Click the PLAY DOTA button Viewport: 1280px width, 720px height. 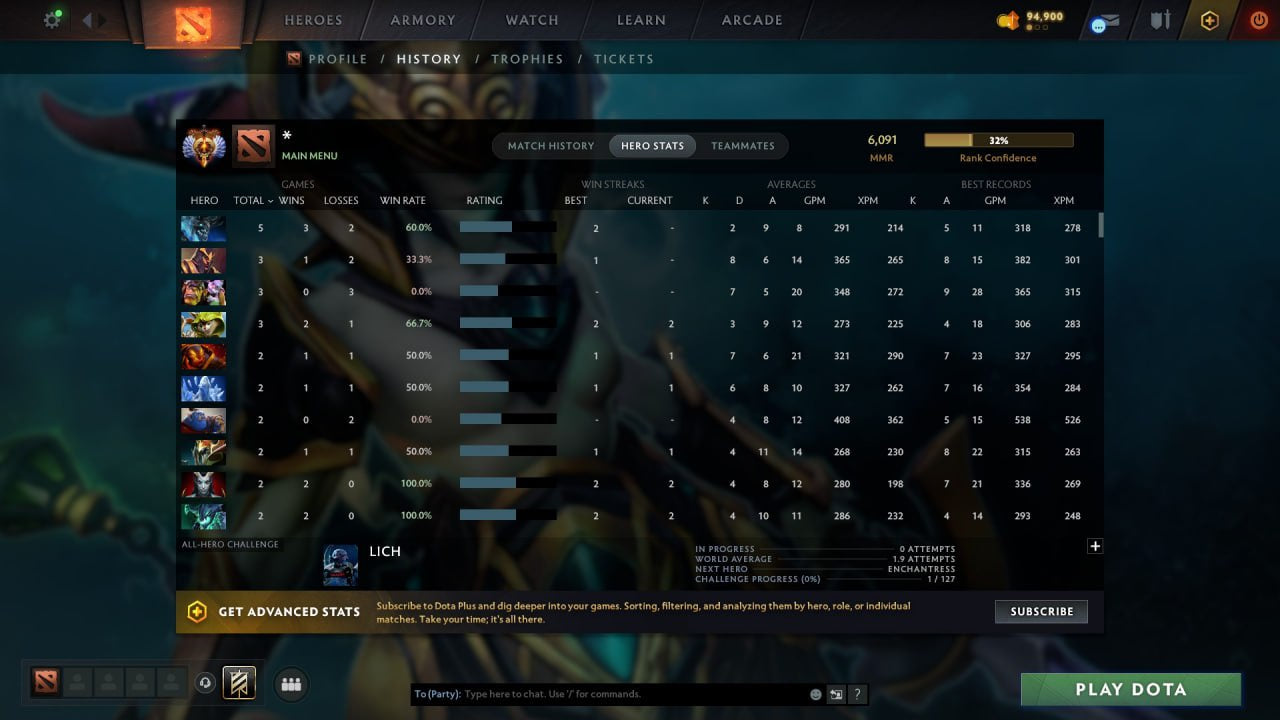pyautogui.click(x=1131, y=689)
